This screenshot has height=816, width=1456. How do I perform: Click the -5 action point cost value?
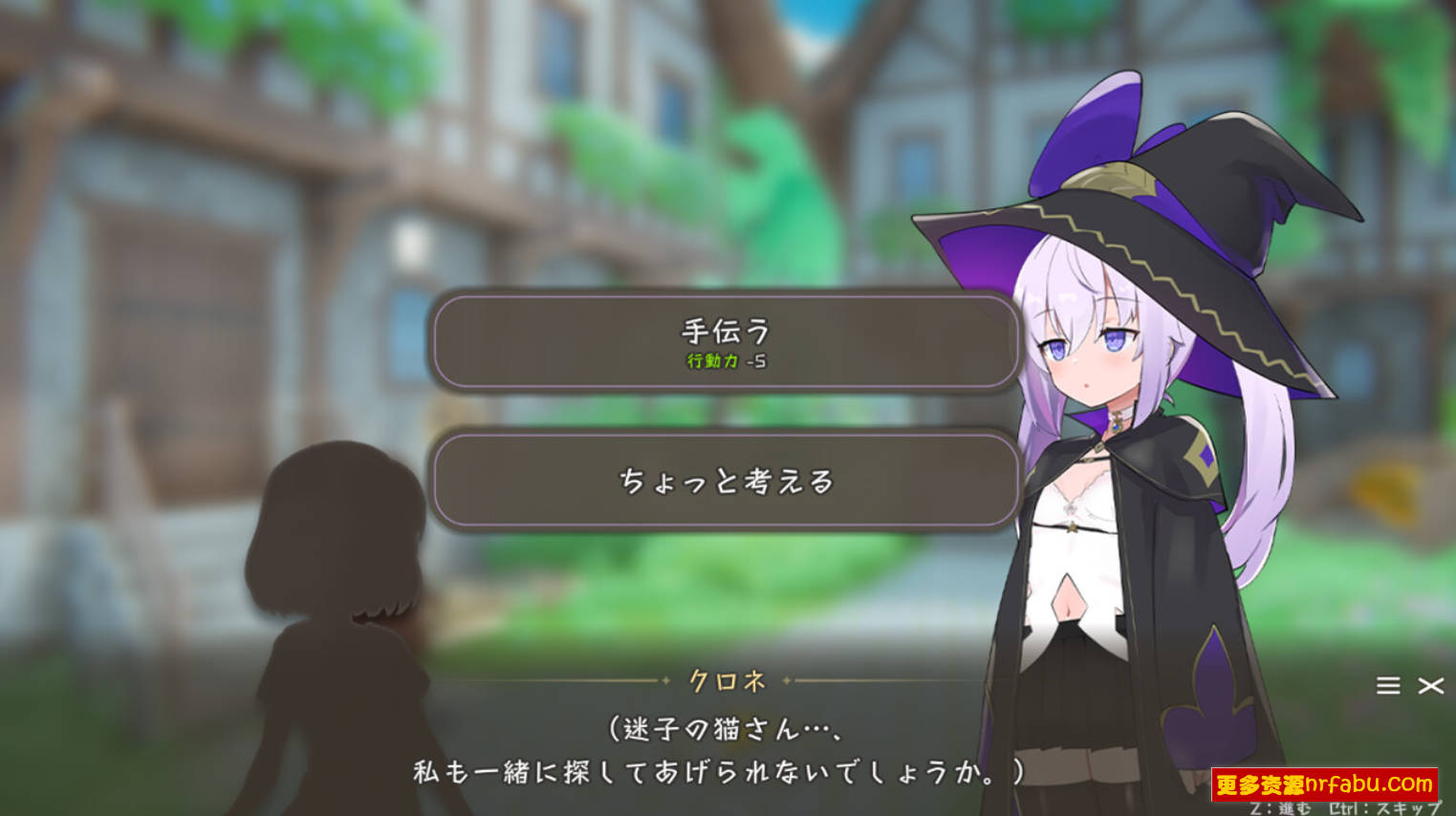(754, 362)
